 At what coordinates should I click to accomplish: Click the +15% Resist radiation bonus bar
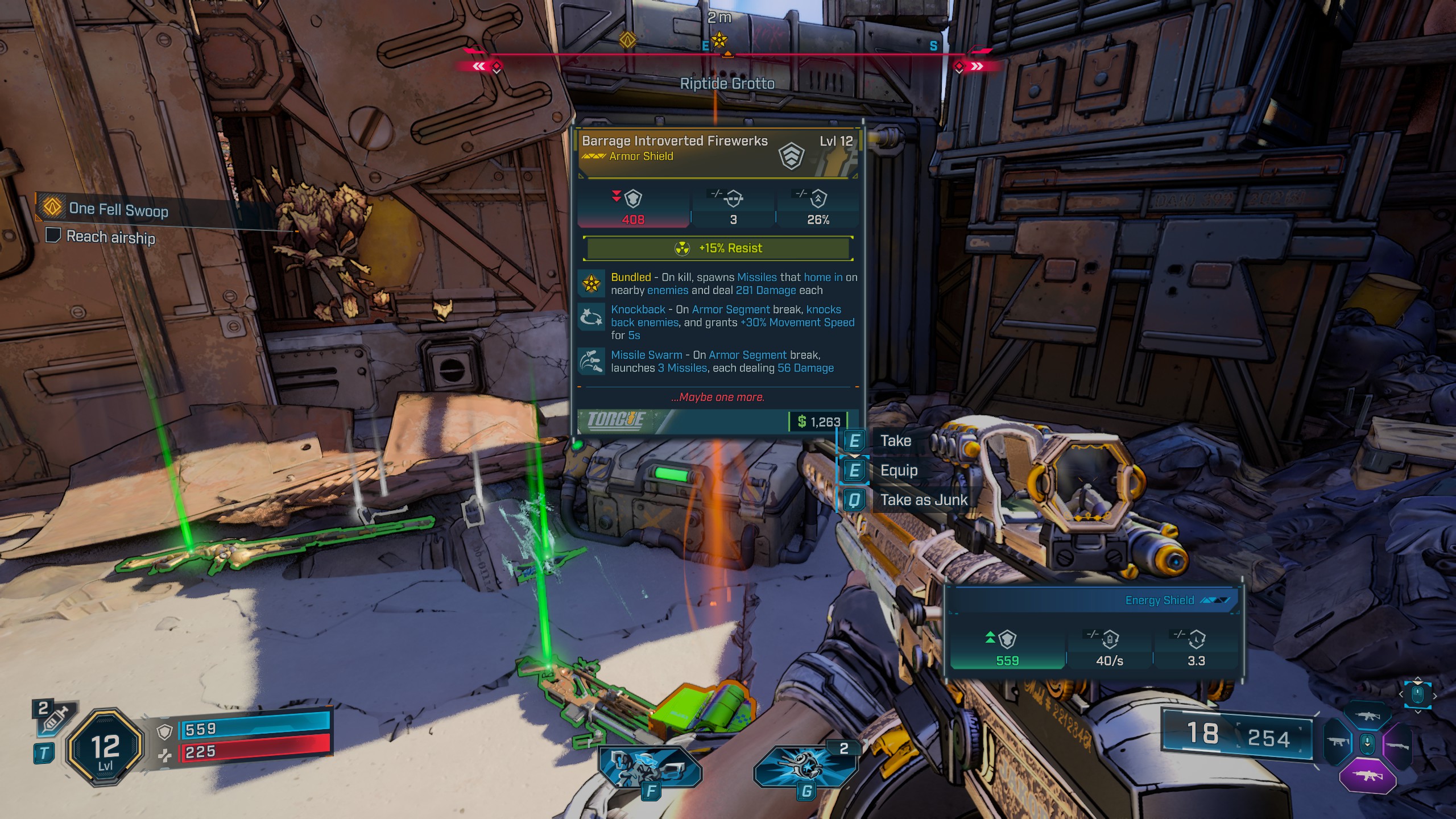718,249
